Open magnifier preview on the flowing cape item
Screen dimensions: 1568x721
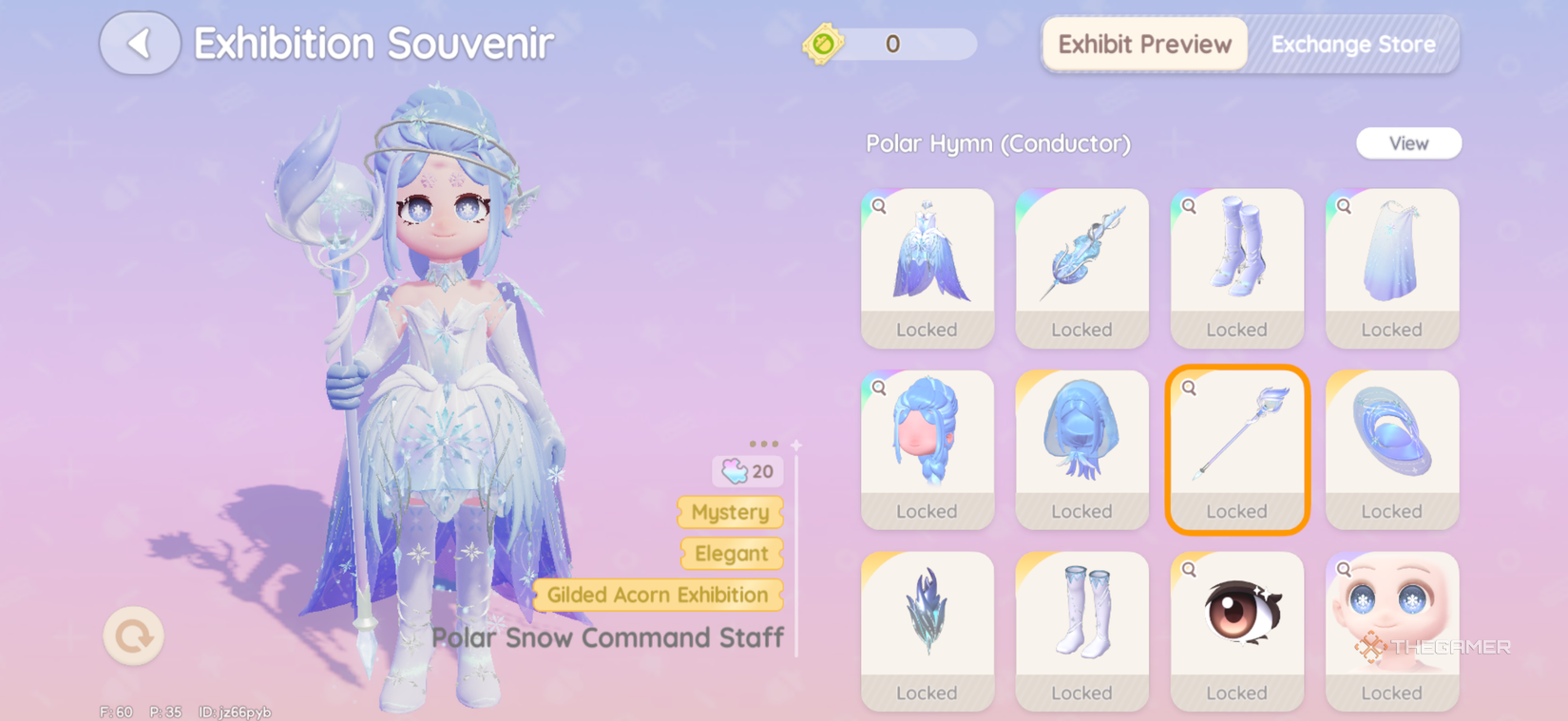[1344, 204]
